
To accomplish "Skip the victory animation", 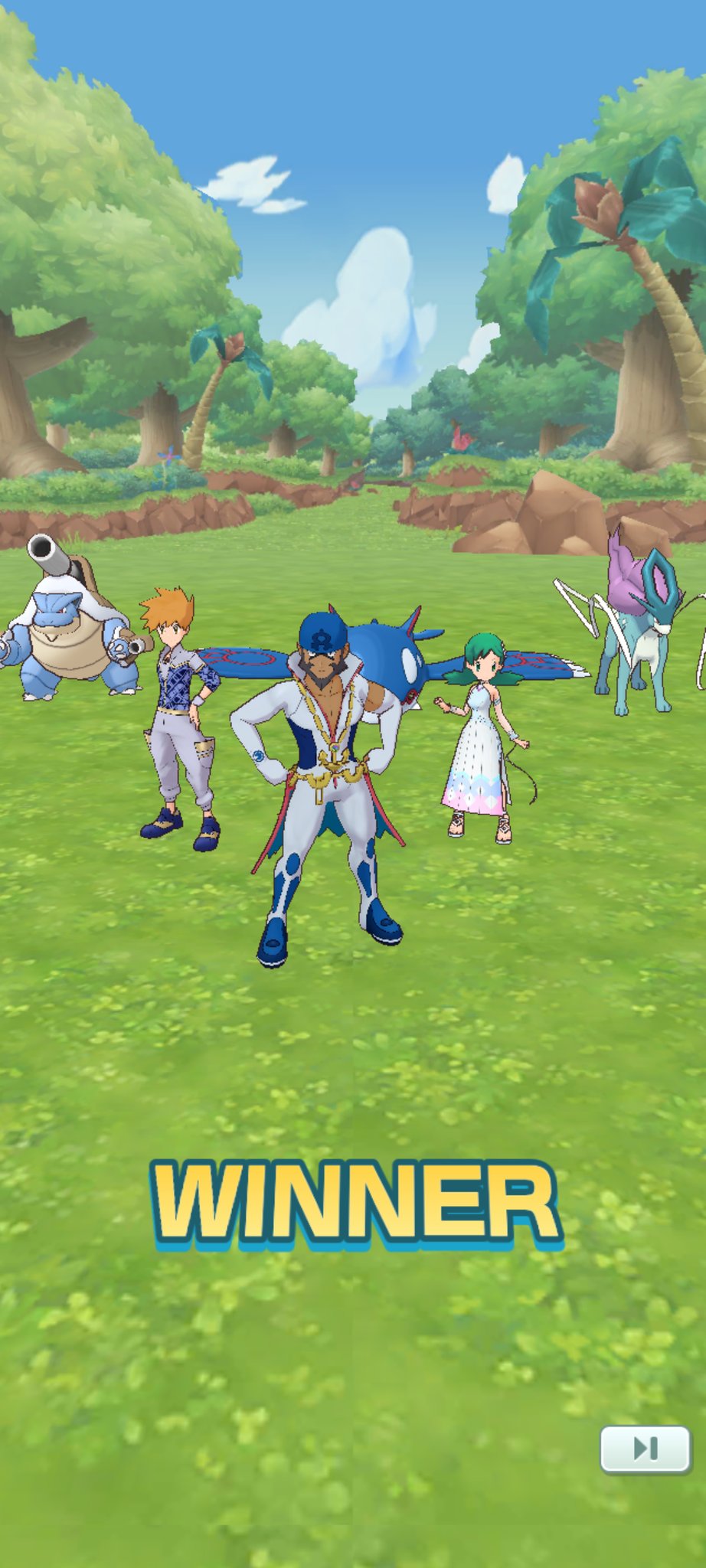I will 645,1448.
